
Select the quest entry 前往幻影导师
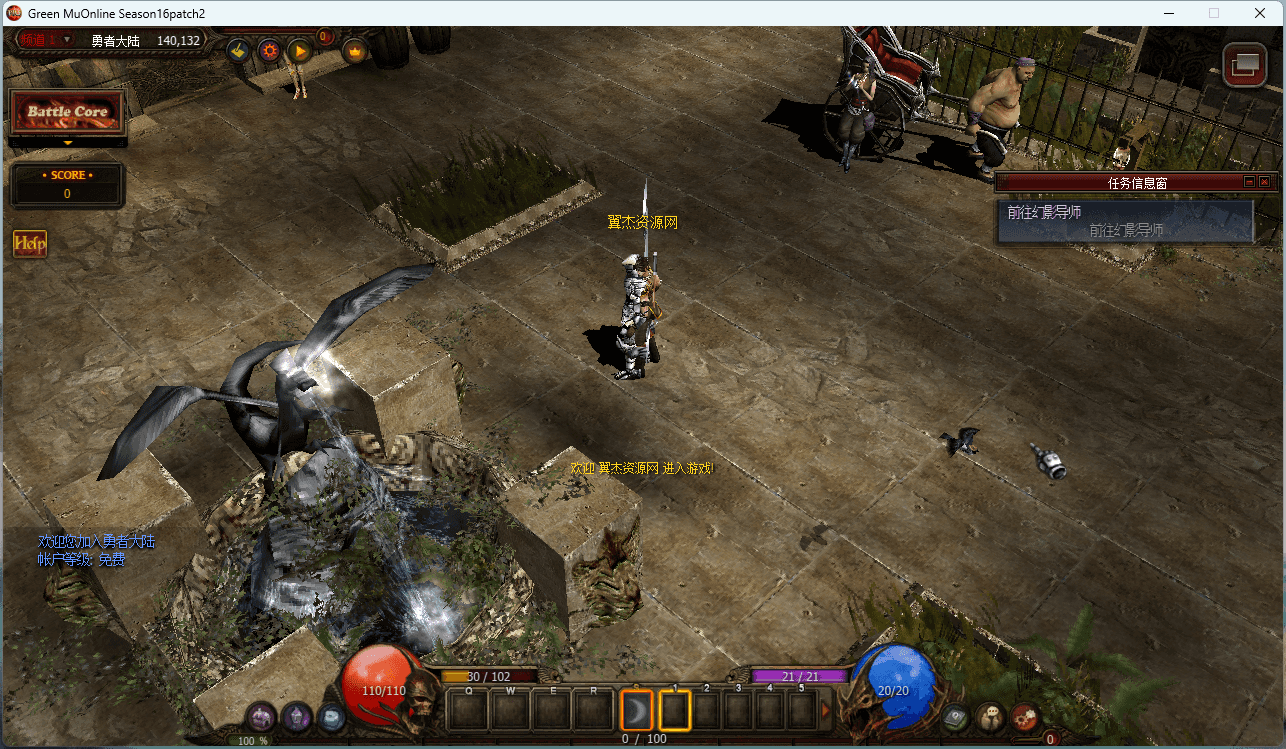click(x=1124, y=221)
